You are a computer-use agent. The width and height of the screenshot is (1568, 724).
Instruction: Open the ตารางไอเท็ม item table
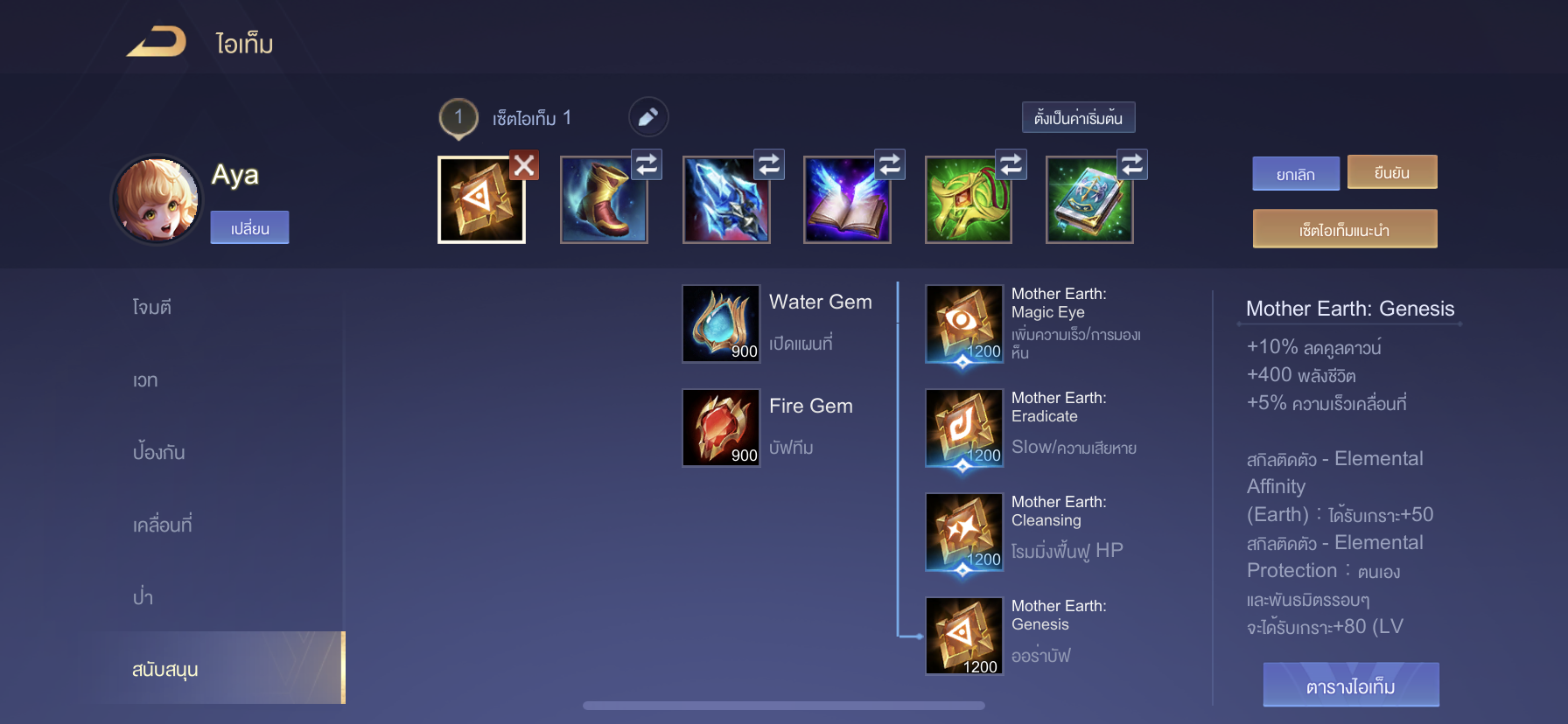click(1350, 685)
